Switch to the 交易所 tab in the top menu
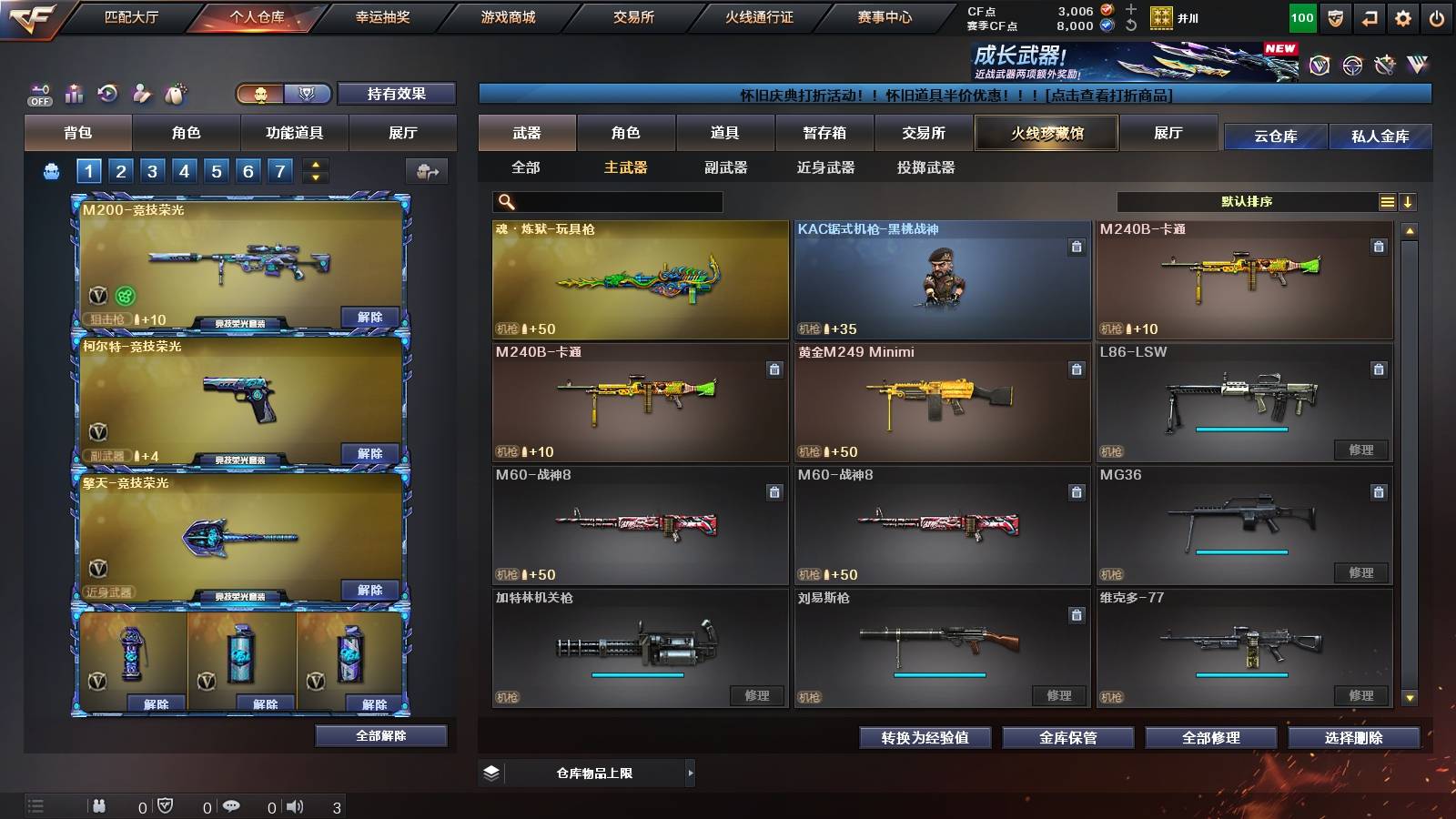Image resolution: width=1456 pixels, height=819 pixels. pos(632,16)
